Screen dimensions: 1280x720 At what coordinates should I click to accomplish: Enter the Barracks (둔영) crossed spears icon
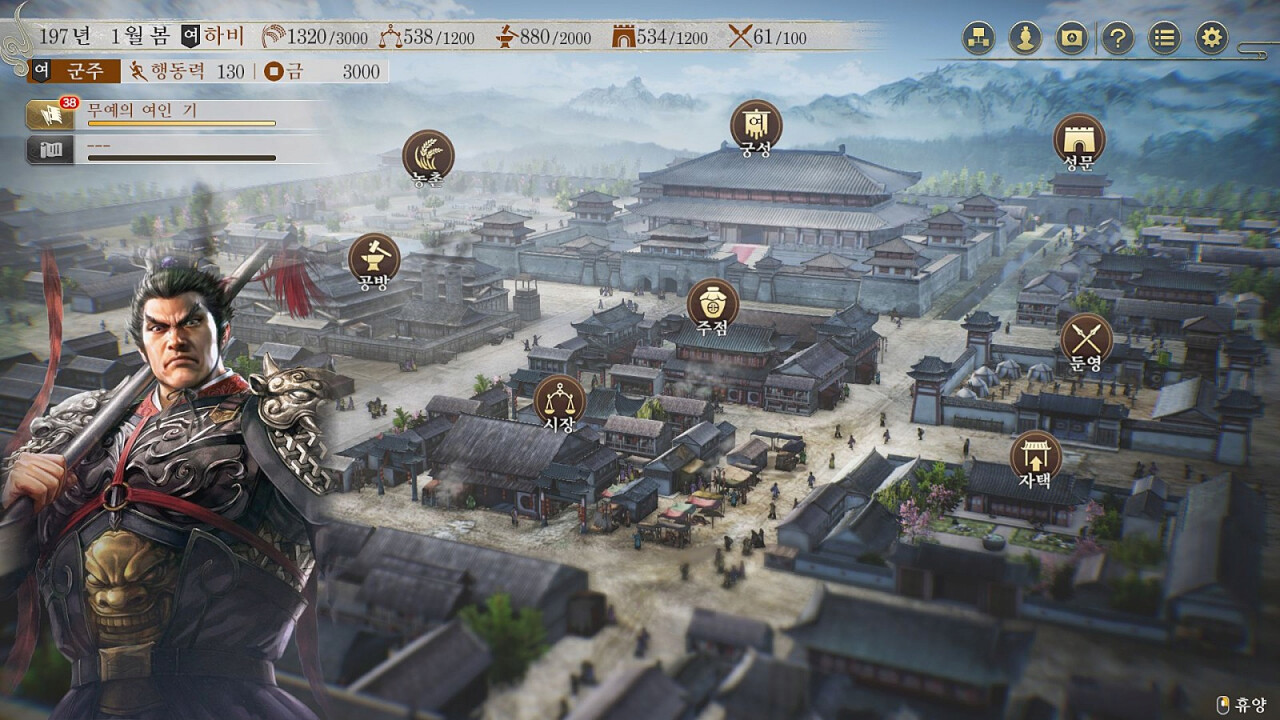pos(1086,338)
